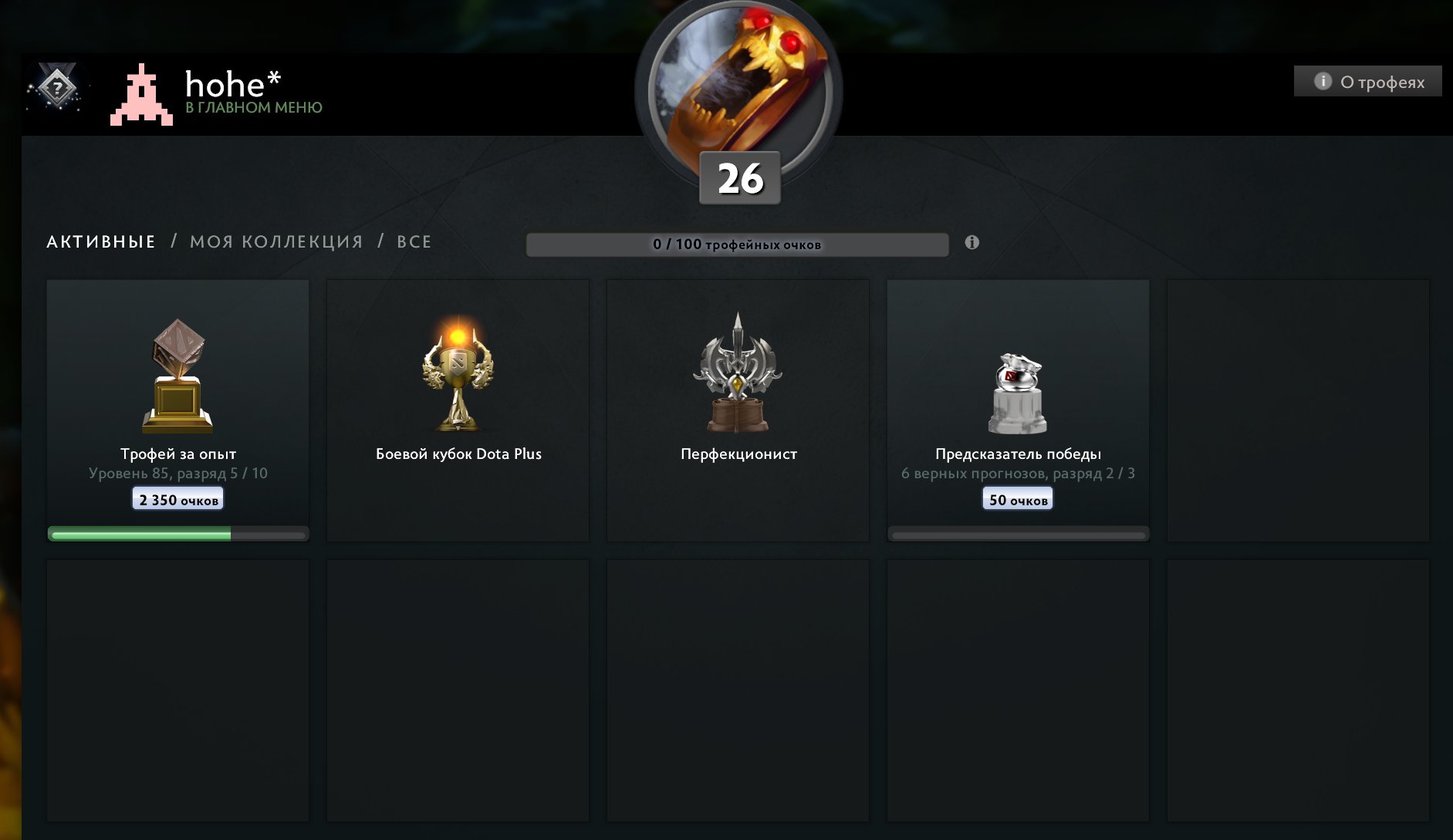Switch to the МОЯ КОЛЛЕКЦИЯ tab
This screenshot has width=1453, height=840.
point(276,241)
